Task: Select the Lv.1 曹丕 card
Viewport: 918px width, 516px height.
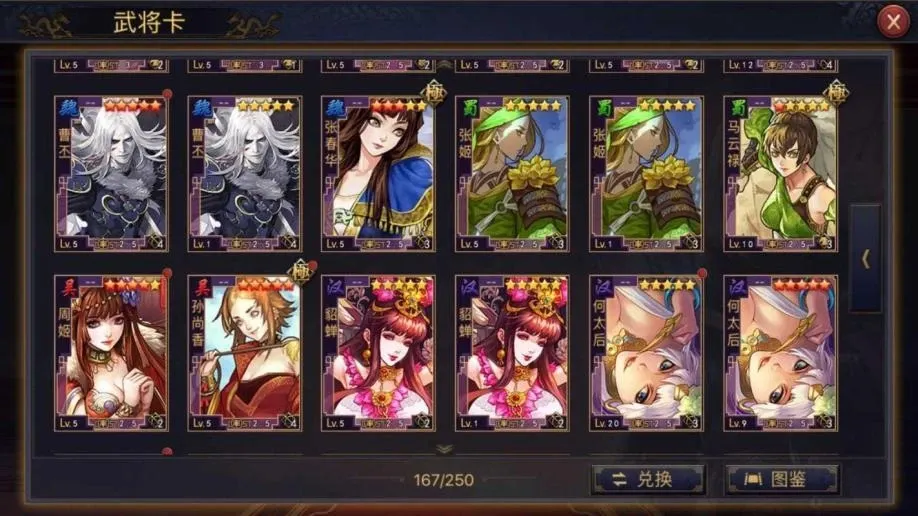Action: 244,173
